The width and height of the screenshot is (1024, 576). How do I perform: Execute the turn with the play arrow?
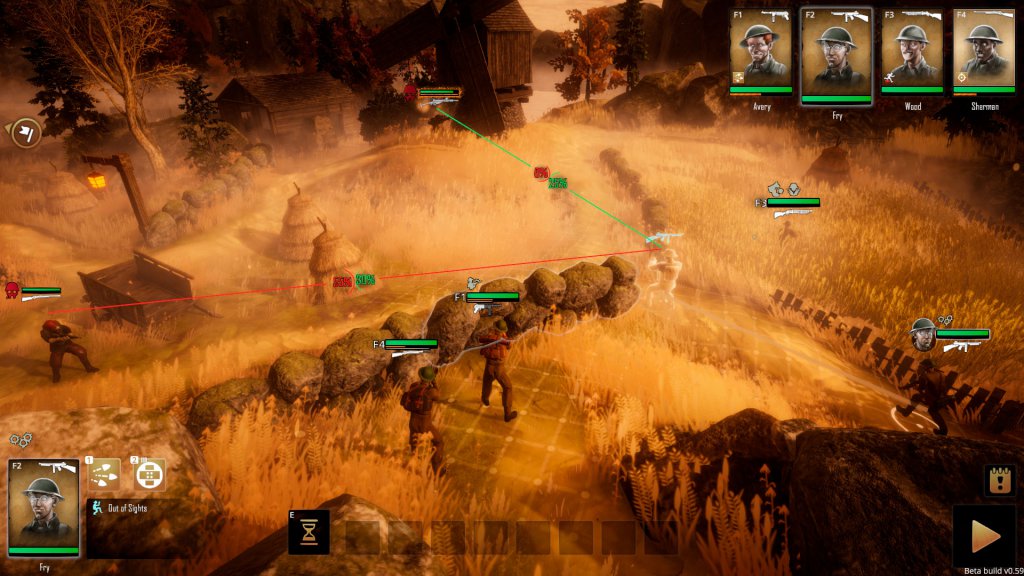986,536
